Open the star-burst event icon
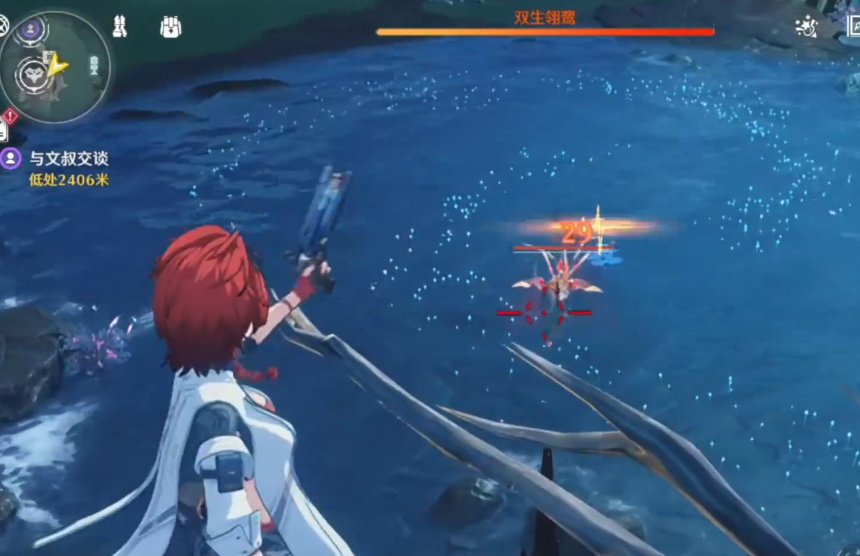This screenshot has width=860, height=556. 805,27
